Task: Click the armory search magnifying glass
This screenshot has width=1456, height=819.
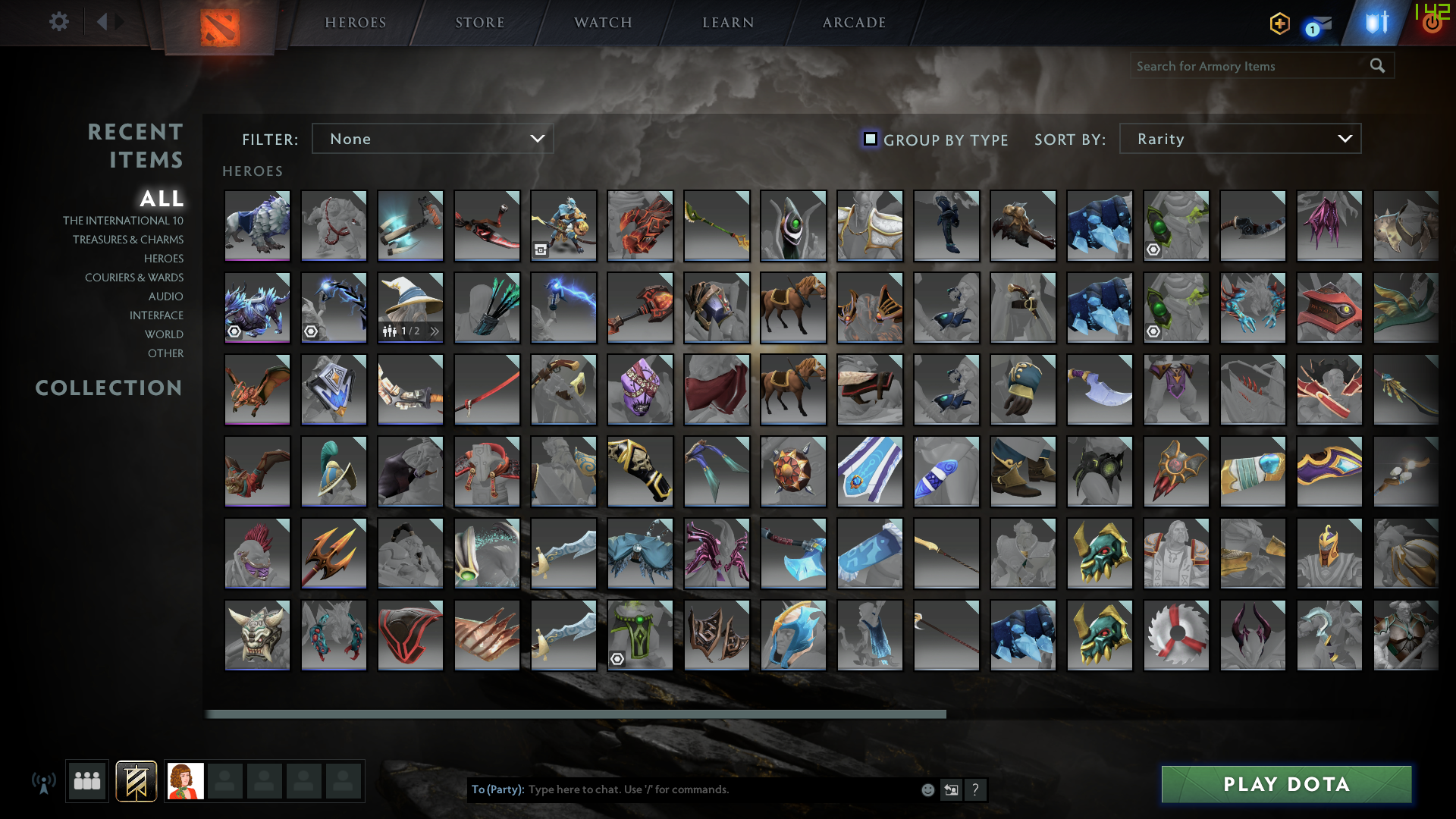Action: (1376, 66)
